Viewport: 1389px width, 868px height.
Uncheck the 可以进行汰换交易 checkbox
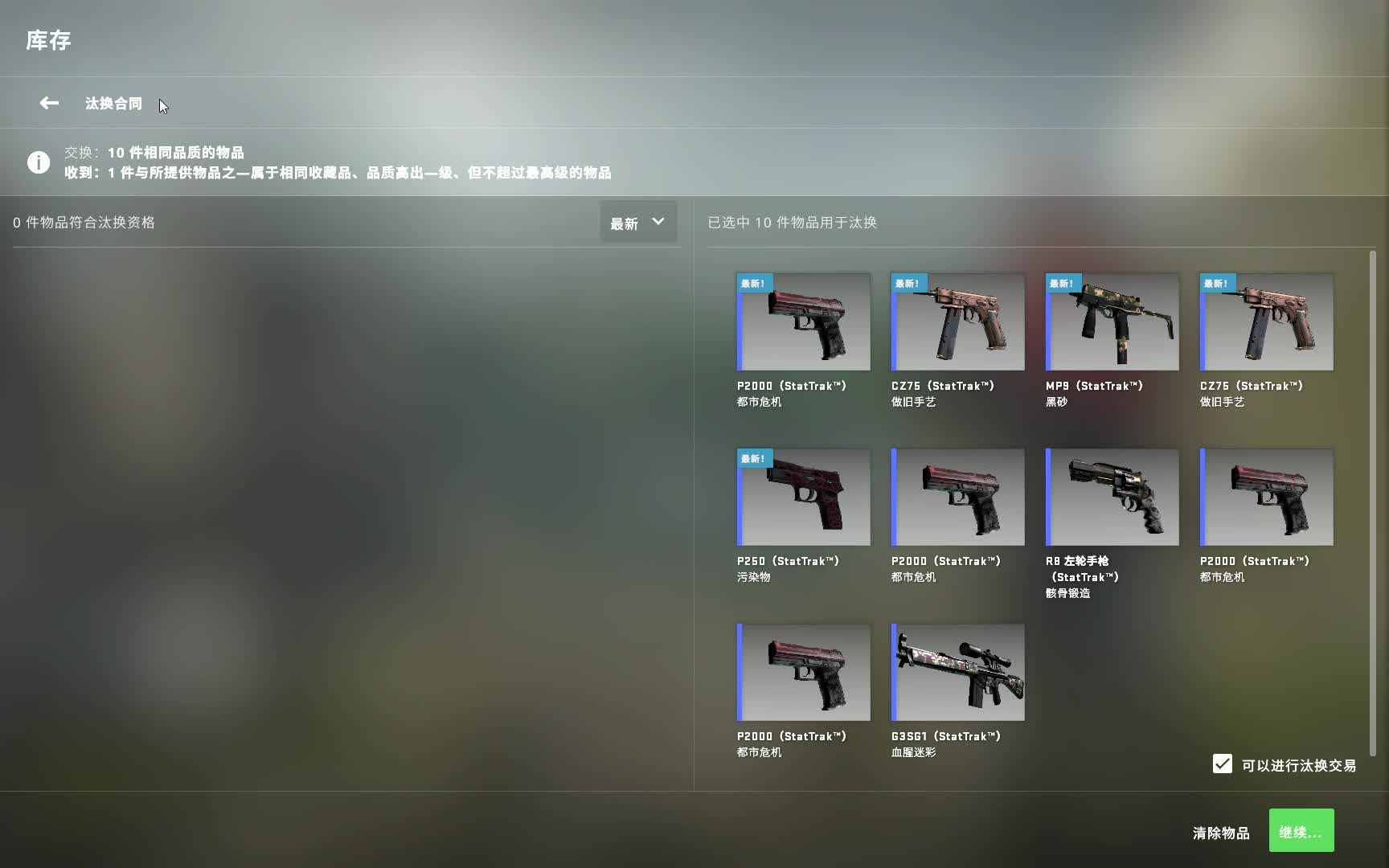1223,764
